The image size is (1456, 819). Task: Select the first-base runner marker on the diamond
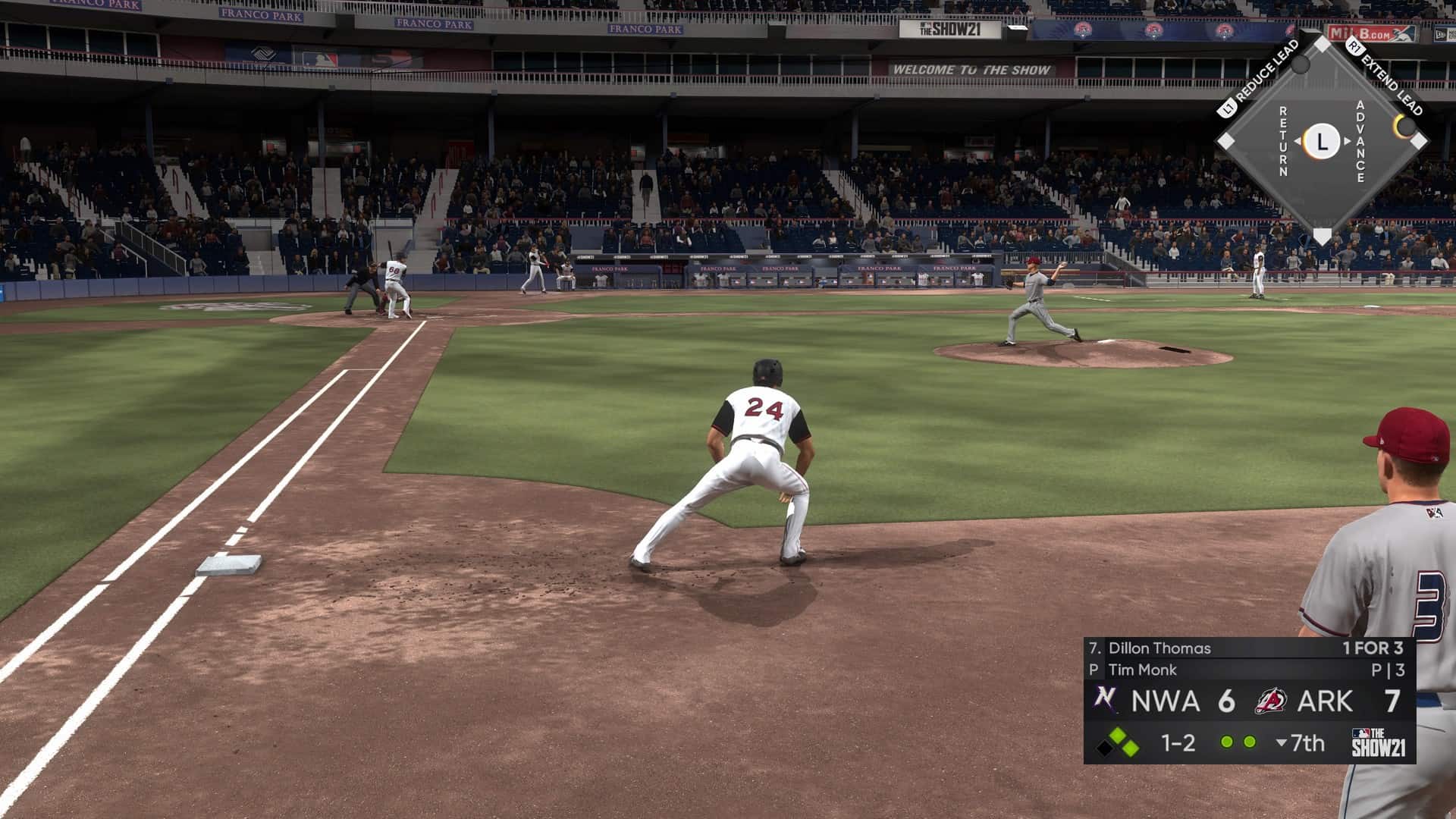pyautogui.click(x=1405, y=126)
